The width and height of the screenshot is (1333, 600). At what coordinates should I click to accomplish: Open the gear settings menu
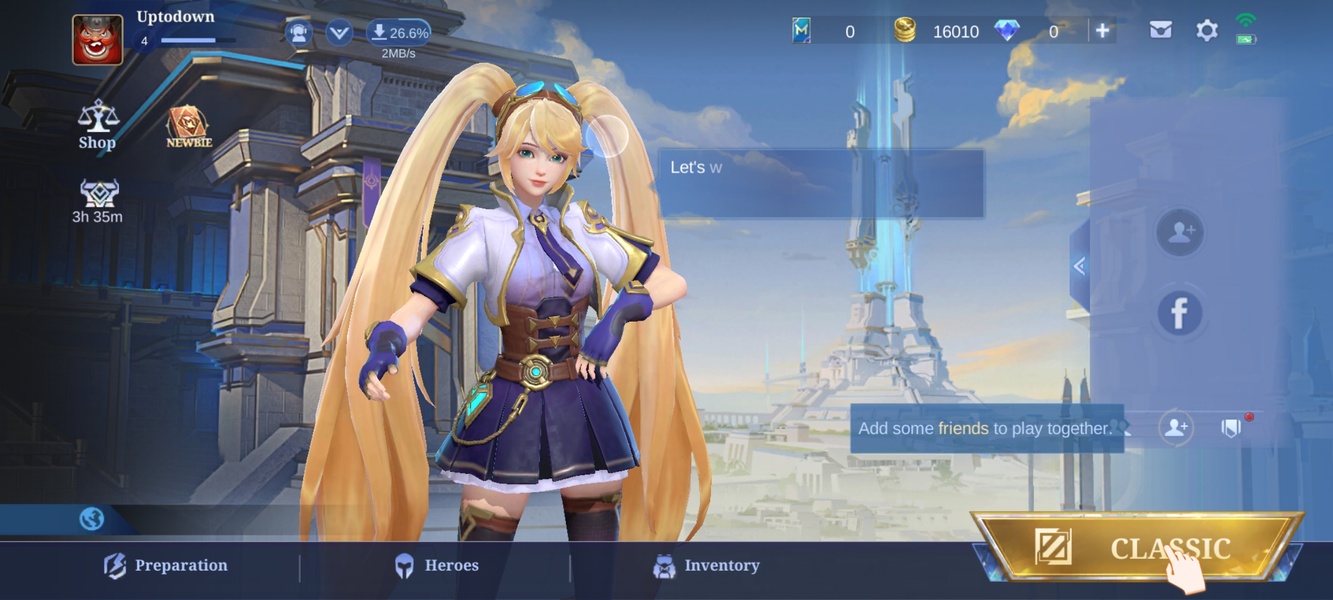point(1207,31)
